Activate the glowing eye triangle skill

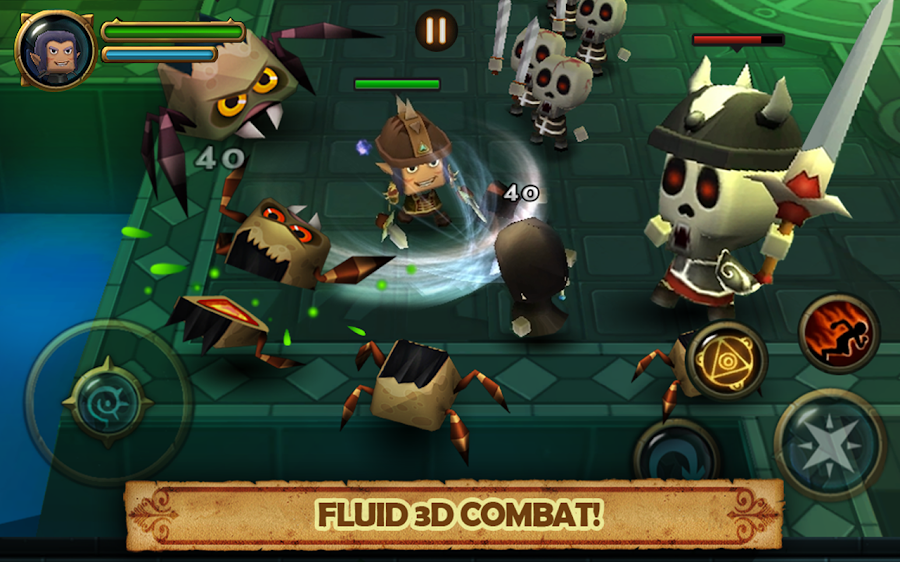point(727,360)
